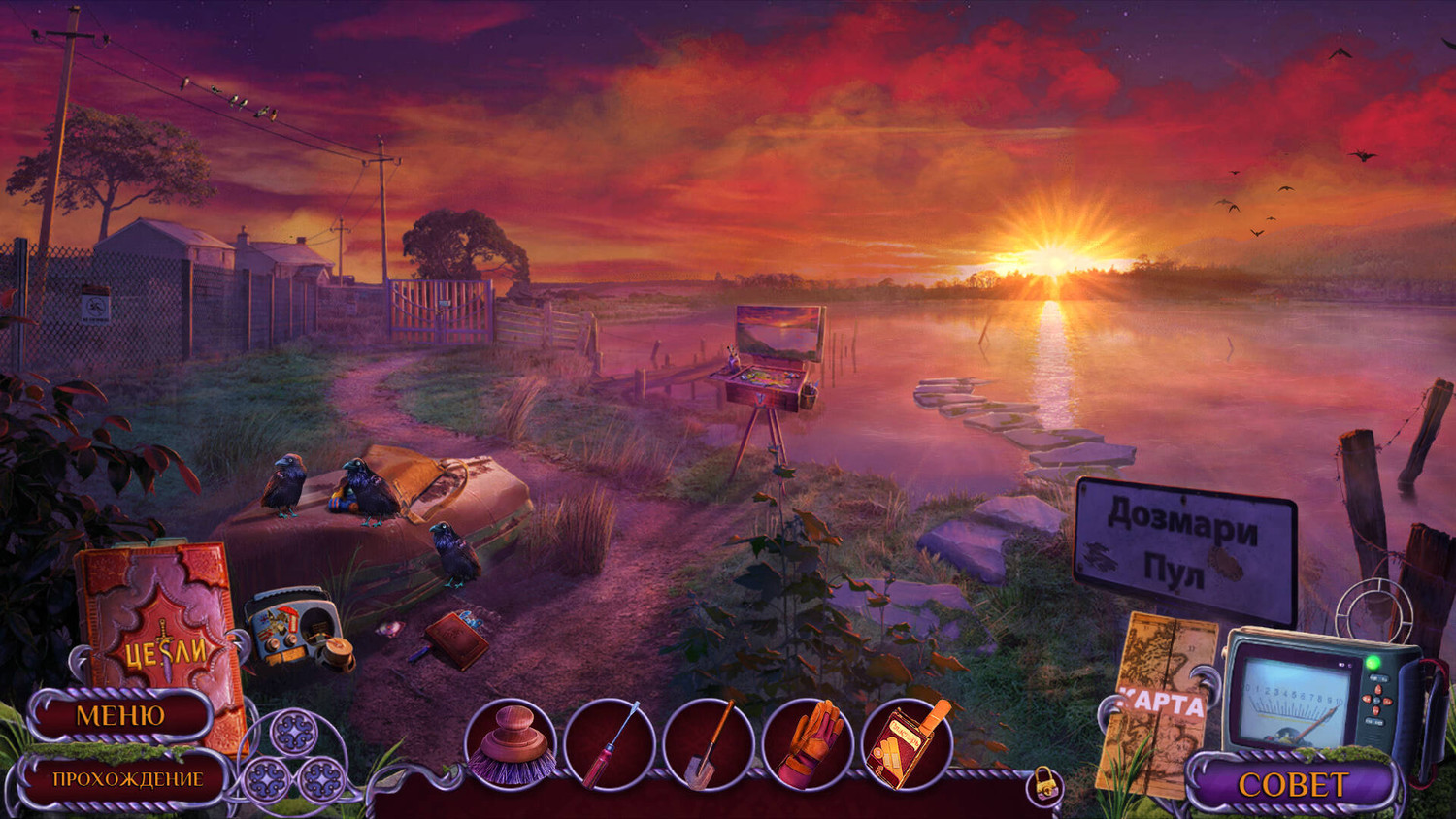The height and width of the screenshot is (819, 1456).
Task: Toggle the inventory padlock
Action: tap(1044, 783)
